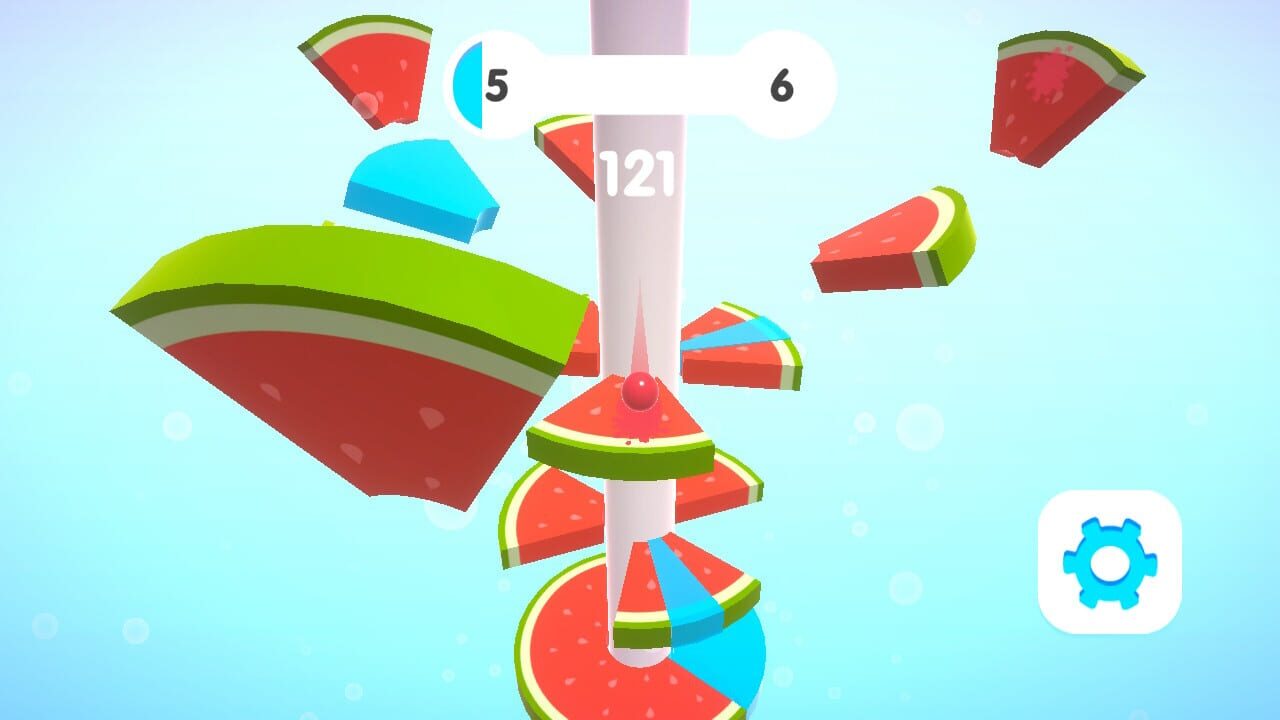This screenshot has height=720, width=1280.
Task: Click the red ball on the helix
Action: [x=638, y=390]
